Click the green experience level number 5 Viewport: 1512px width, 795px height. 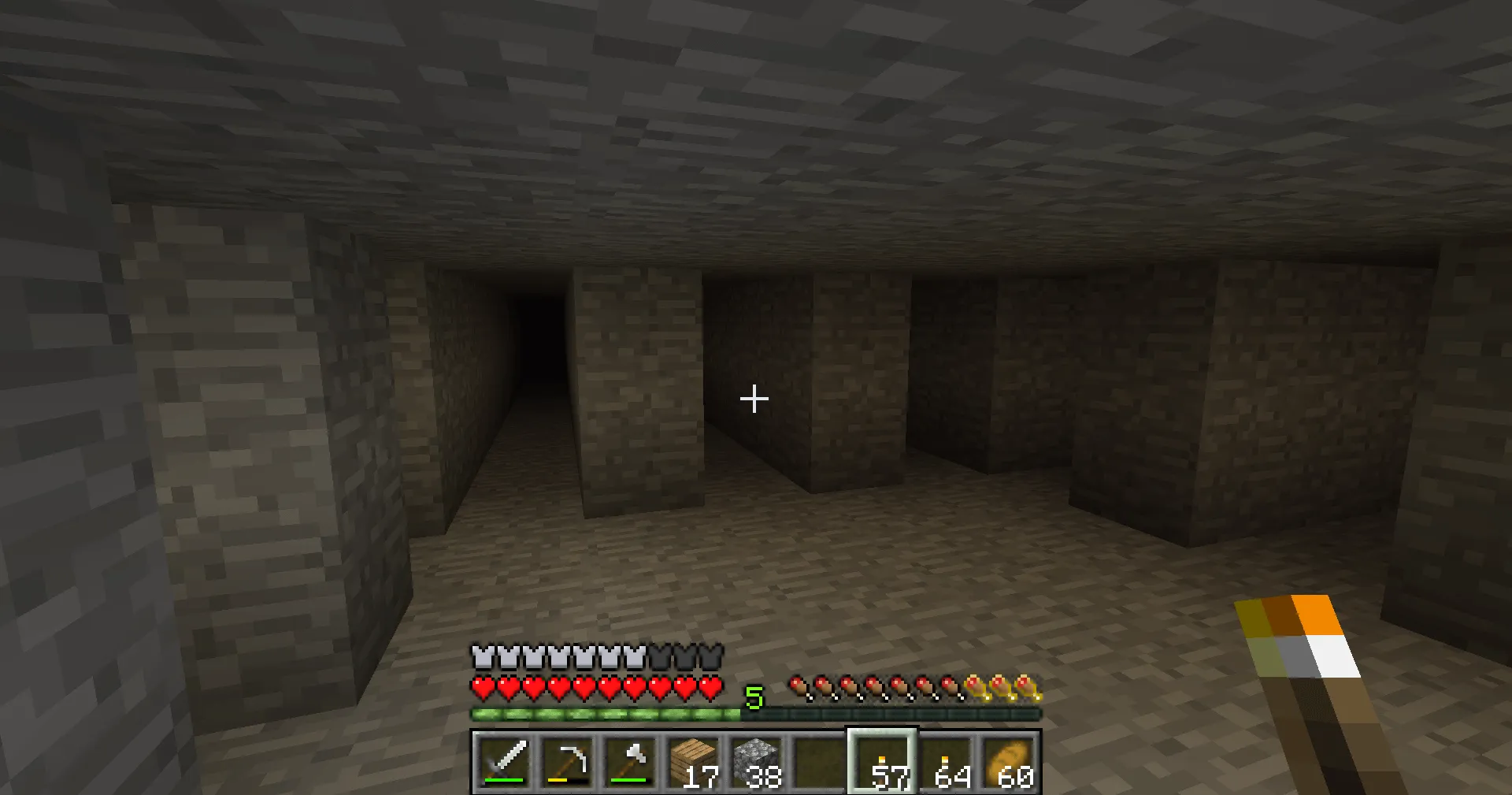coord(754,697)
